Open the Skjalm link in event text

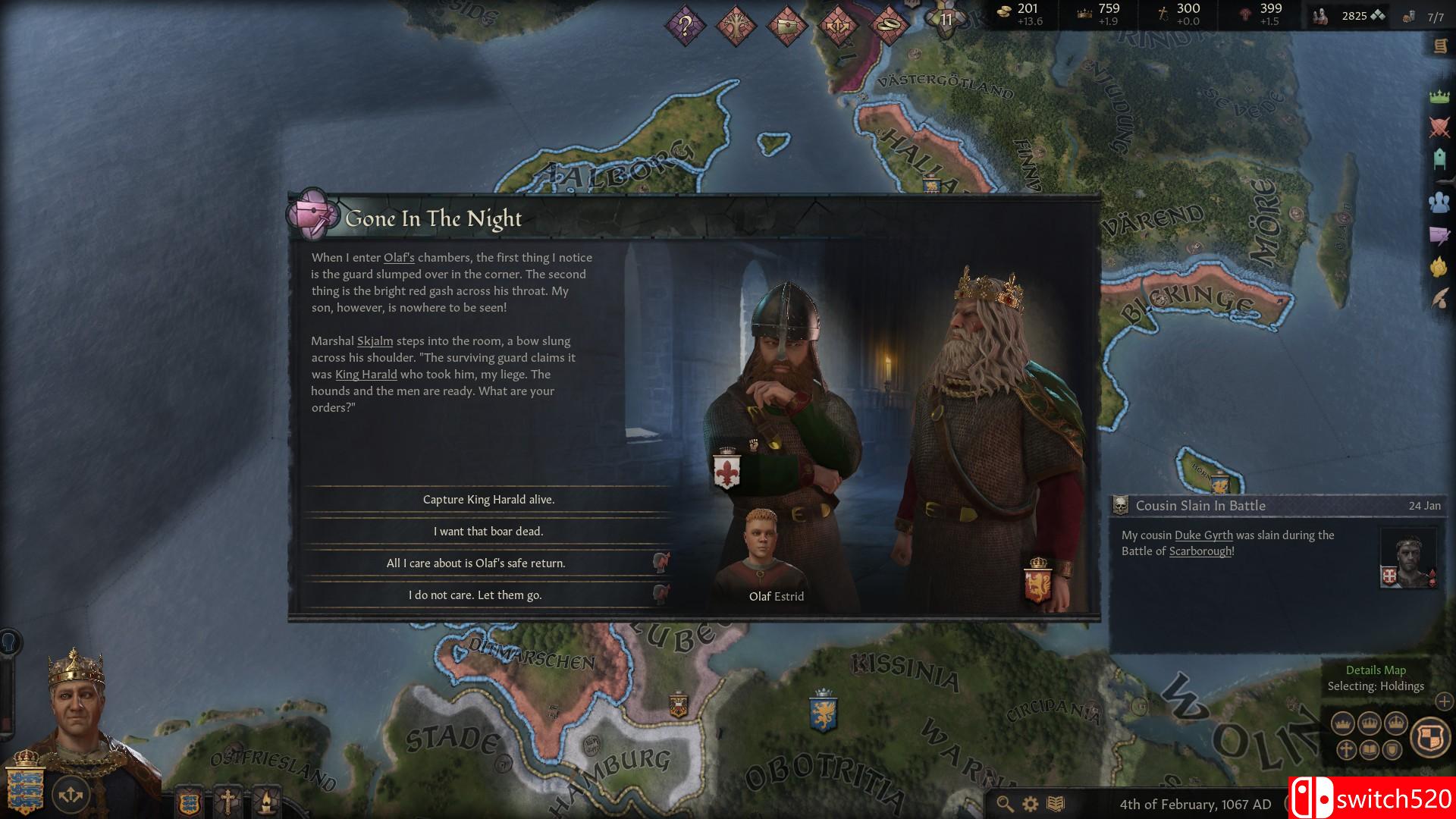point(375,341)
